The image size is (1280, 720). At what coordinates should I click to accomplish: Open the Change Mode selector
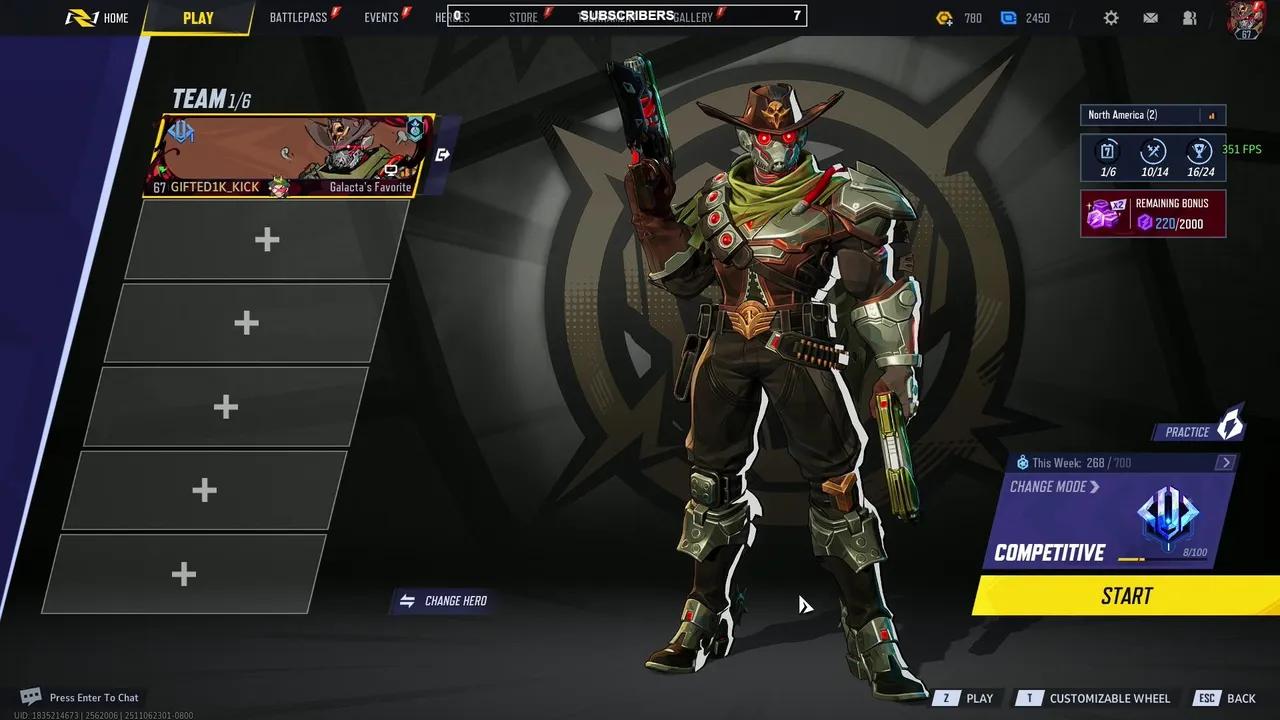point(1049,487)
